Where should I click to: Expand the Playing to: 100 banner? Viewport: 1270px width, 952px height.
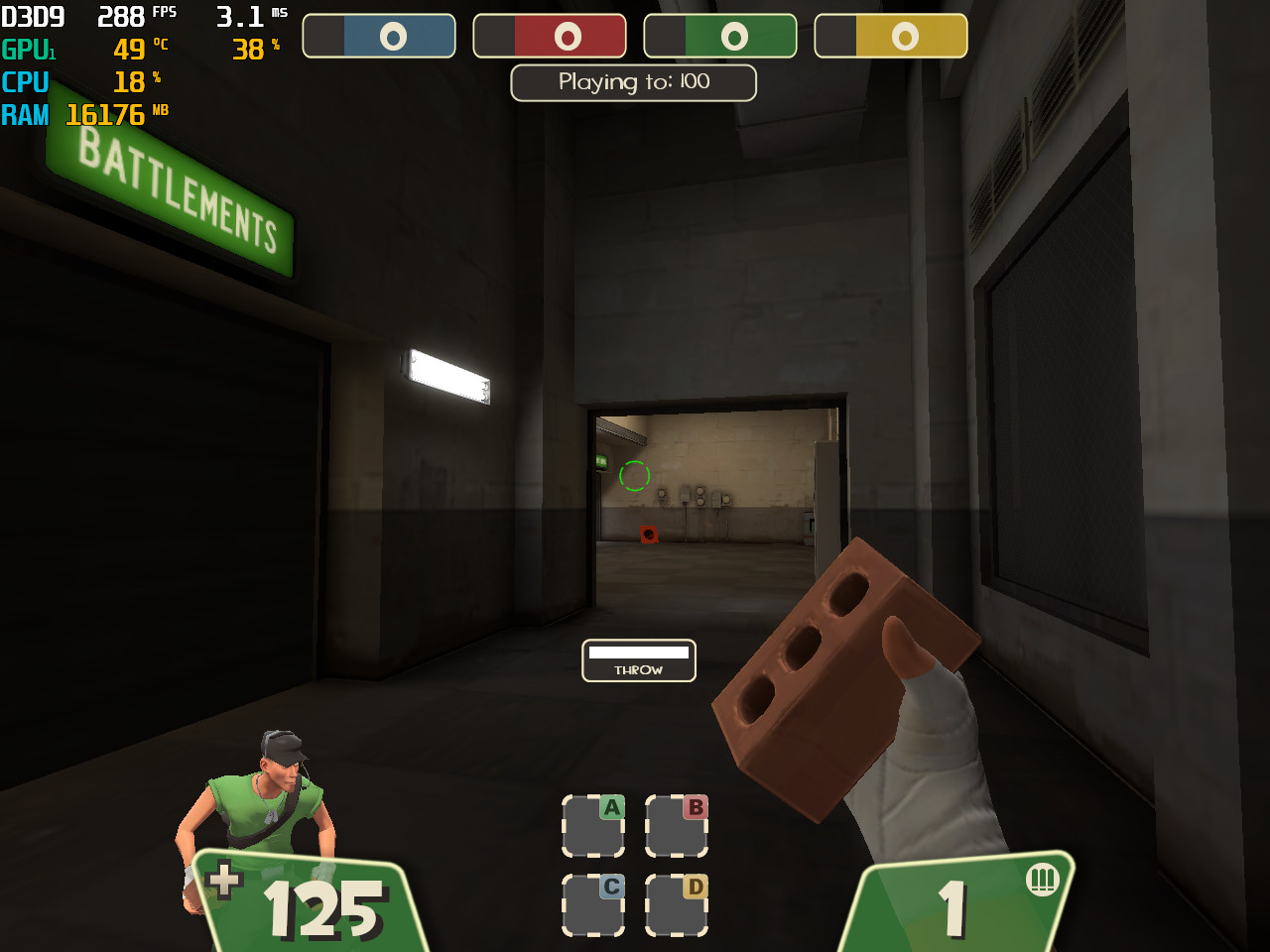tap(633, 82)
